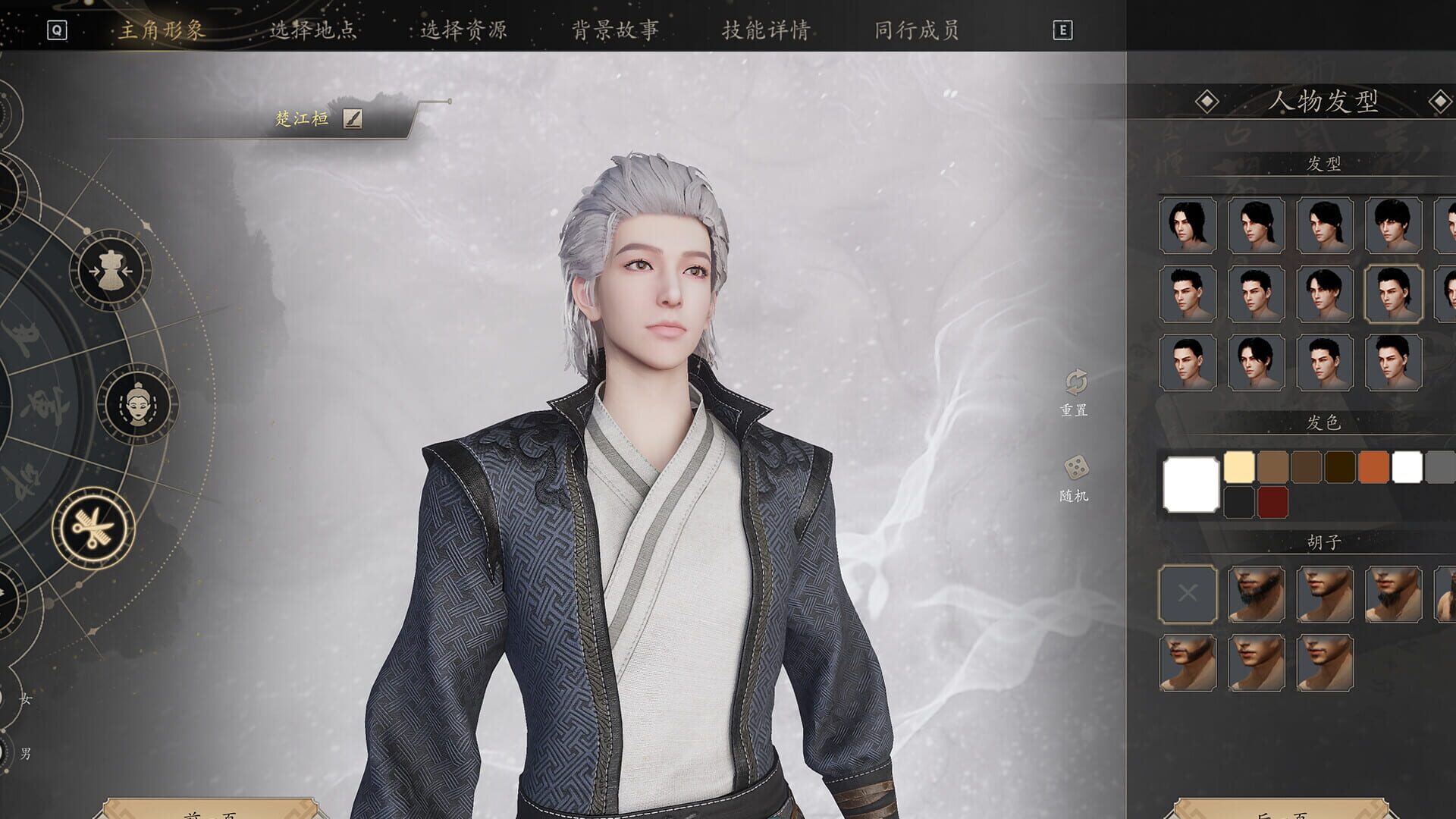Click the E shortcut icon
The height and width of the screenshot is (819, 1456).
(x=1065, y=30)
